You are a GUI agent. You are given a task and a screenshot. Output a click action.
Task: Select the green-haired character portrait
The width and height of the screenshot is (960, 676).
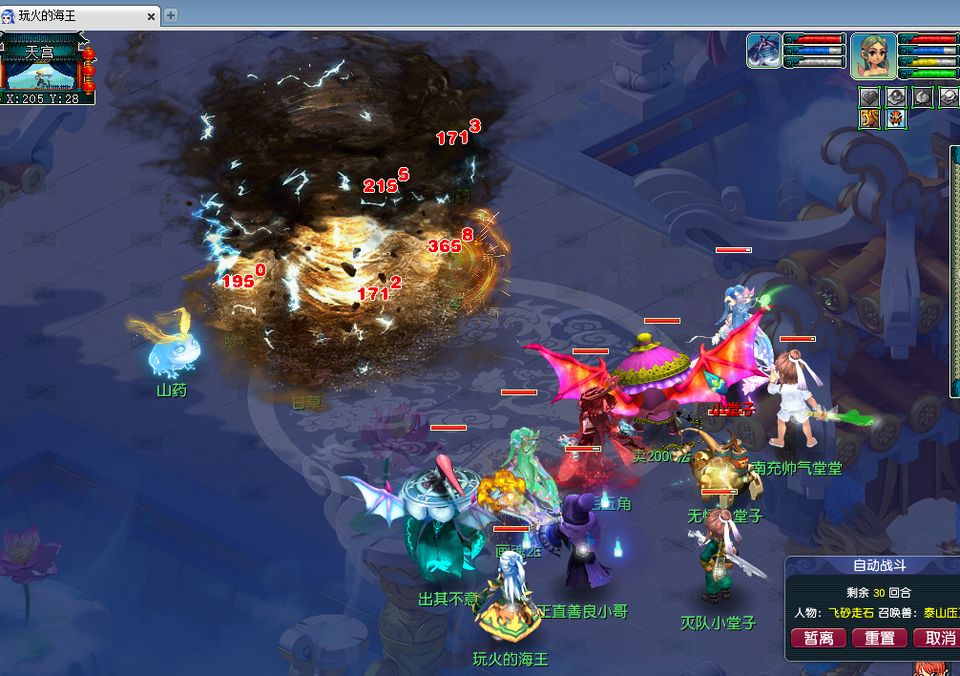pos(873,55)
